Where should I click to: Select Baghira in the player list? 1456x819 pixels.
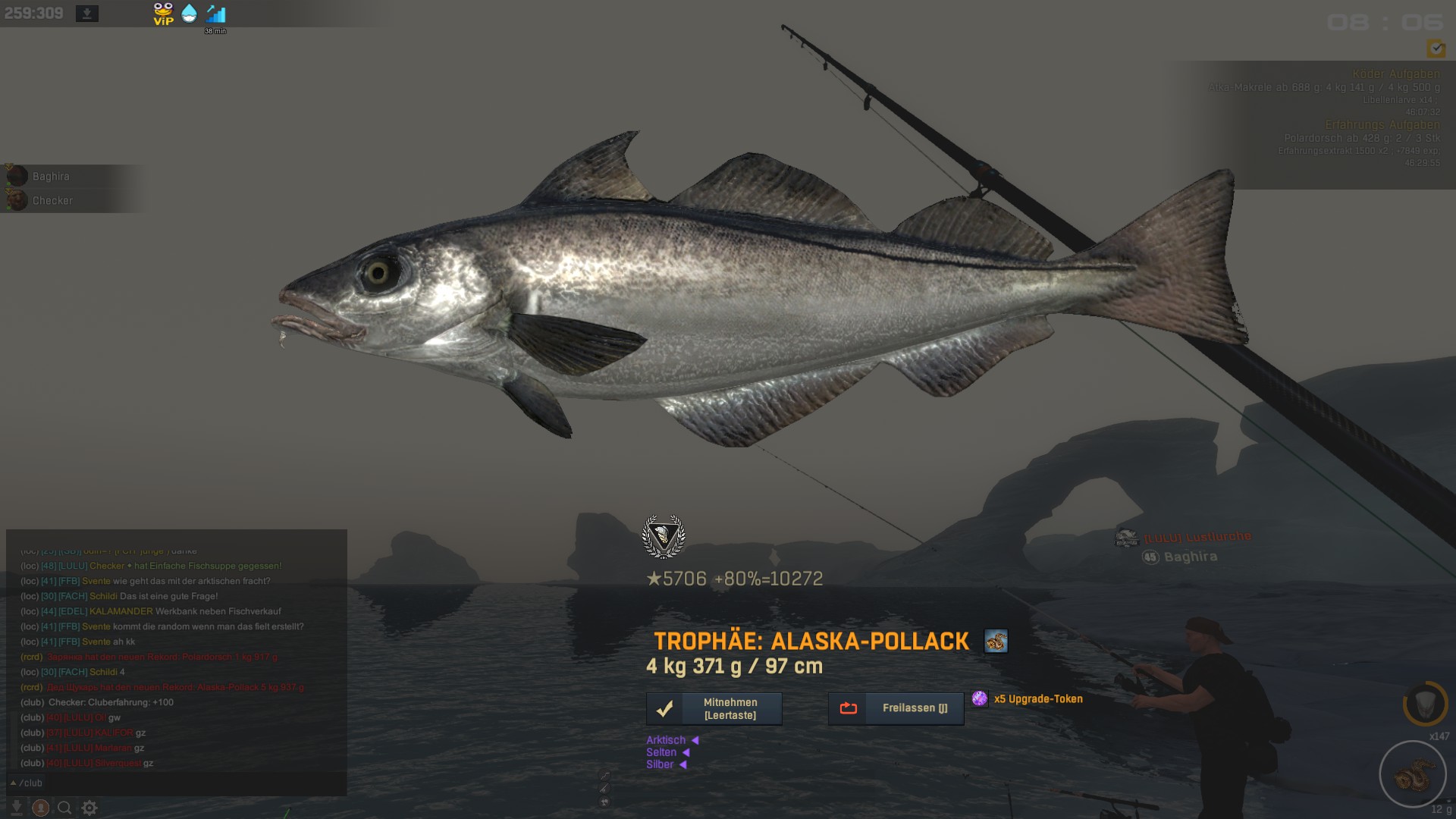pos(51,176)
